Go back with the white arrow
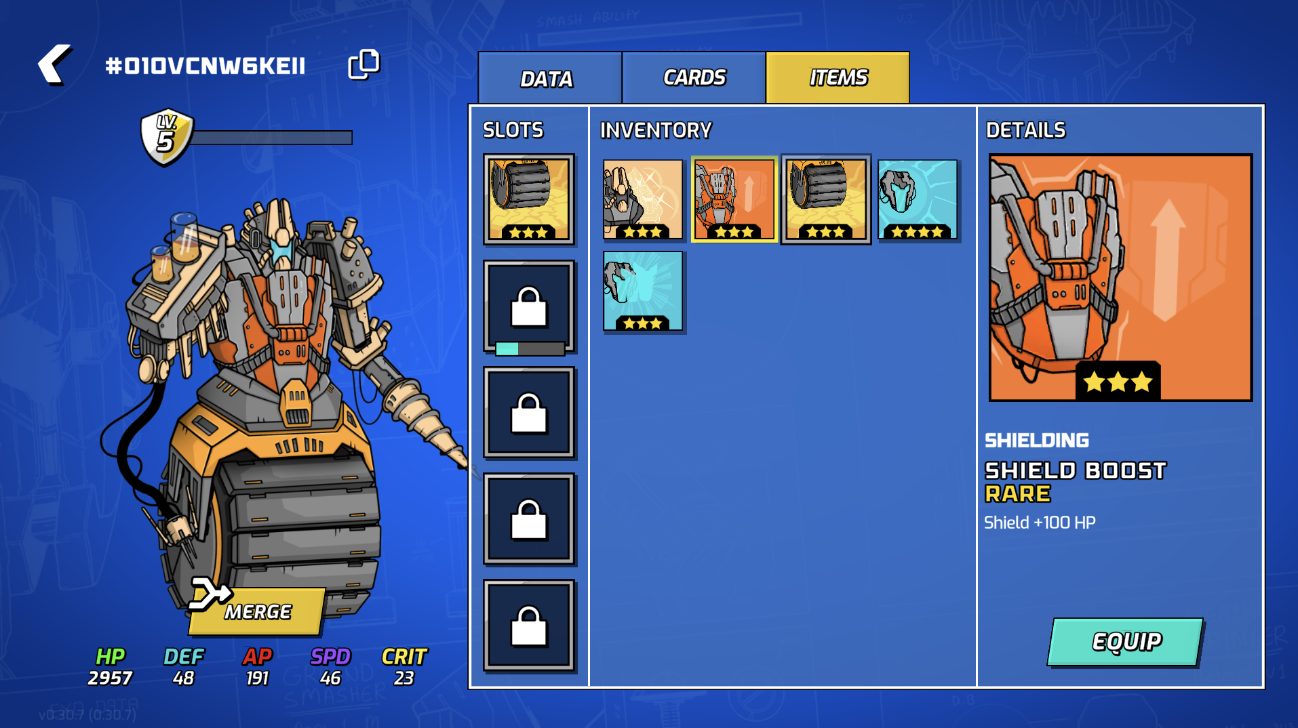 (x=54, y=65)
